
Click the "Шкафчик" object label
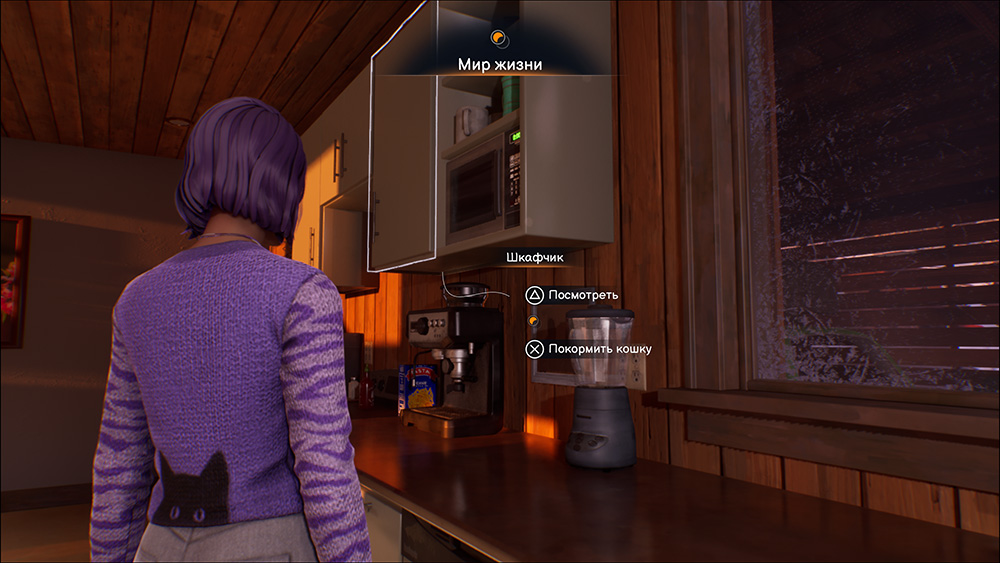[535, 258]
